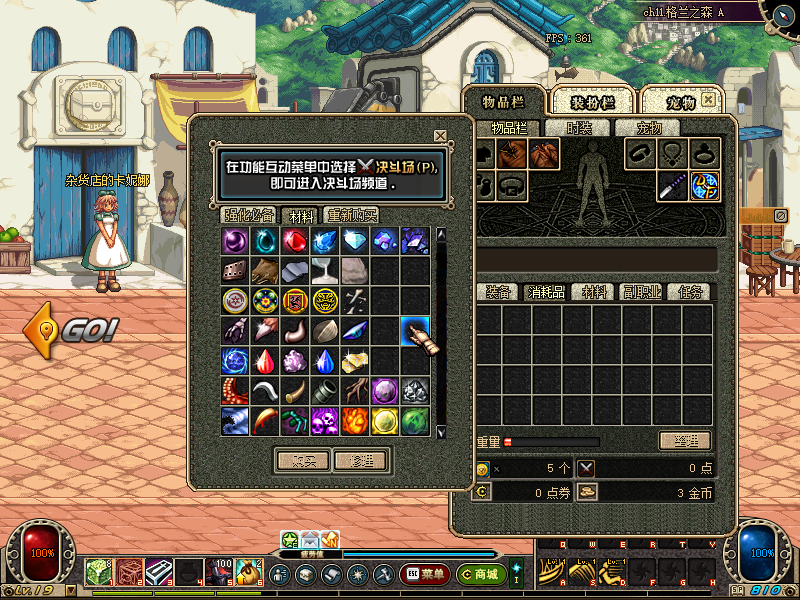Select the red ruby gem in shop
The image size is (800, 600).
[x=295, y=241]
